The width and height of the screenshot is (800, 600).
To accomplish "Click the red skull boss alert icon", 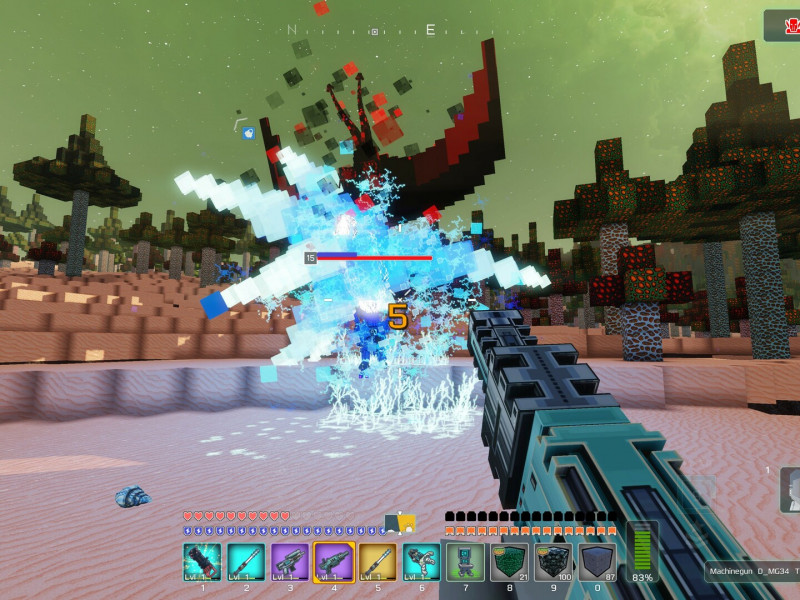I will tap(787, 26).
